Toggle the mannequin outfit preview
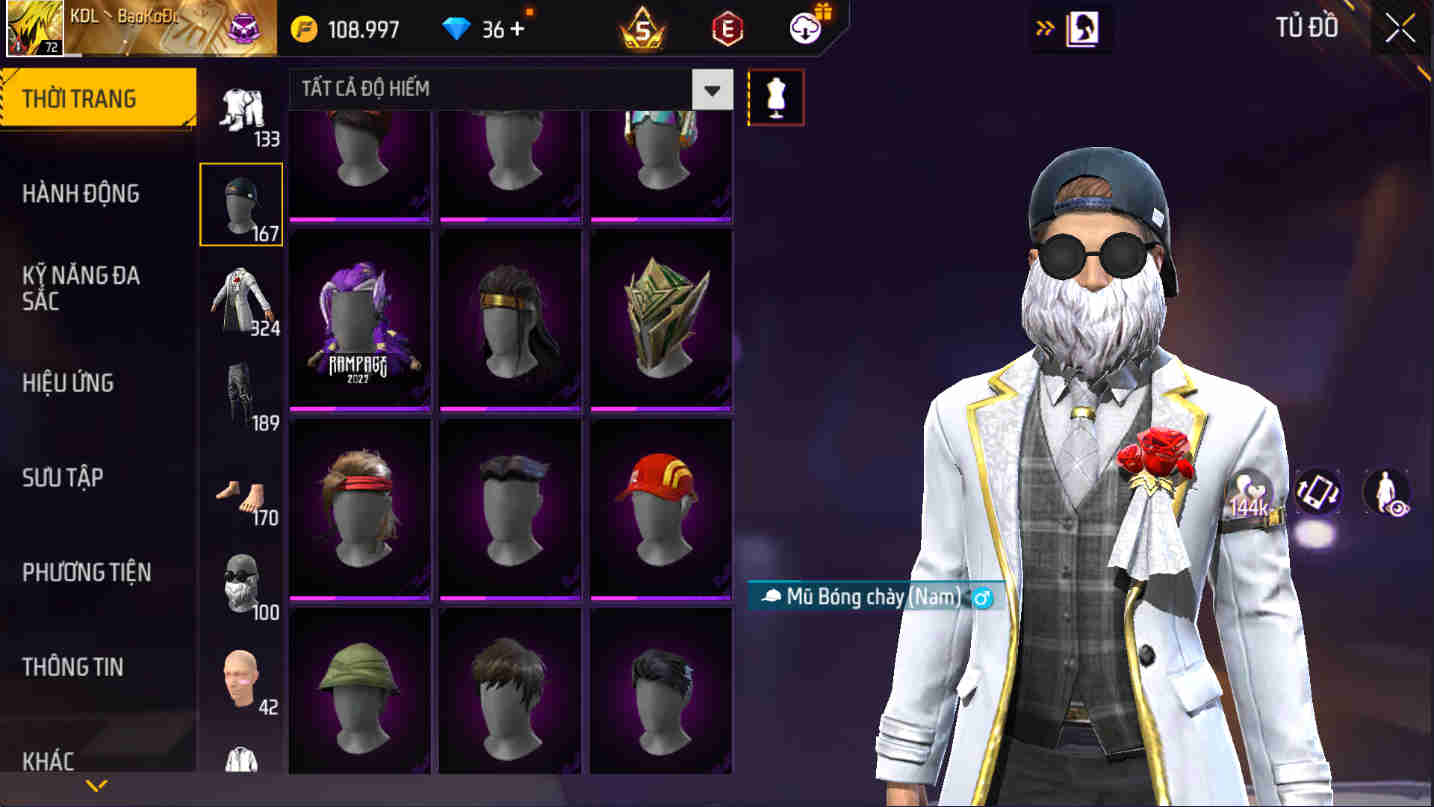 (777, 97)
